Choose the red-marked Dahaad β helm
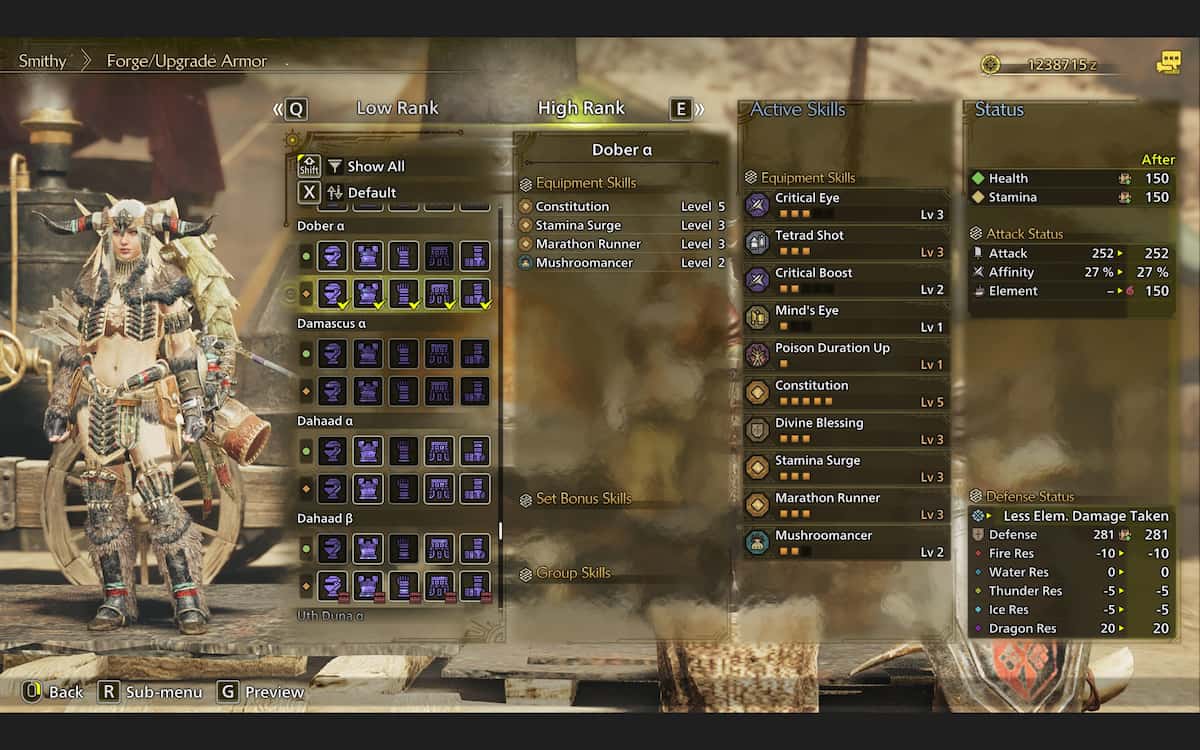The width and height of the screenshot is (1200, 750). 332,585
